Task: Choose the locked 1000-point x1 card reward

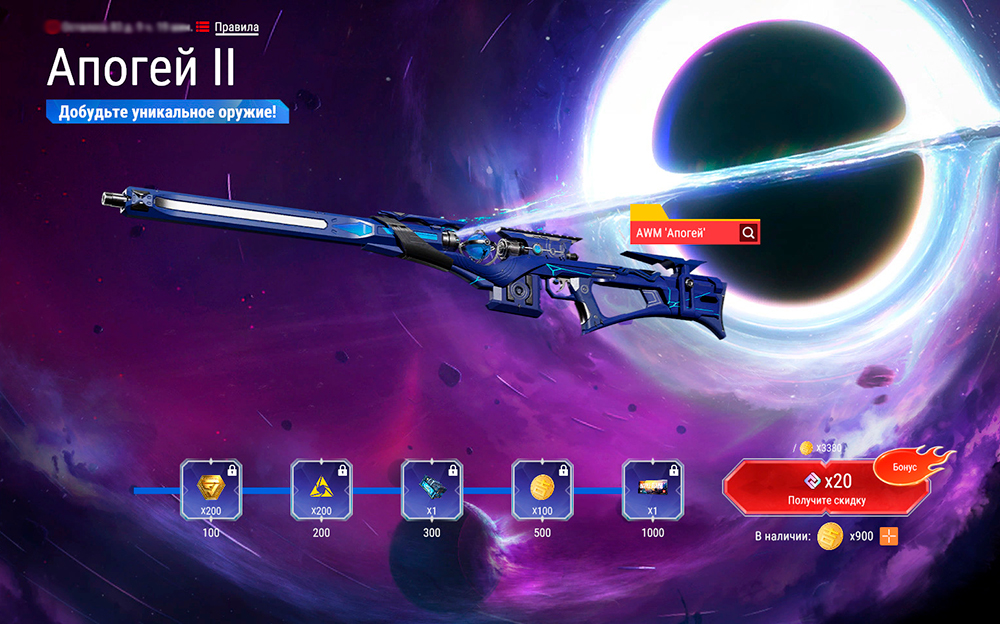Action: tap(653, 490)
